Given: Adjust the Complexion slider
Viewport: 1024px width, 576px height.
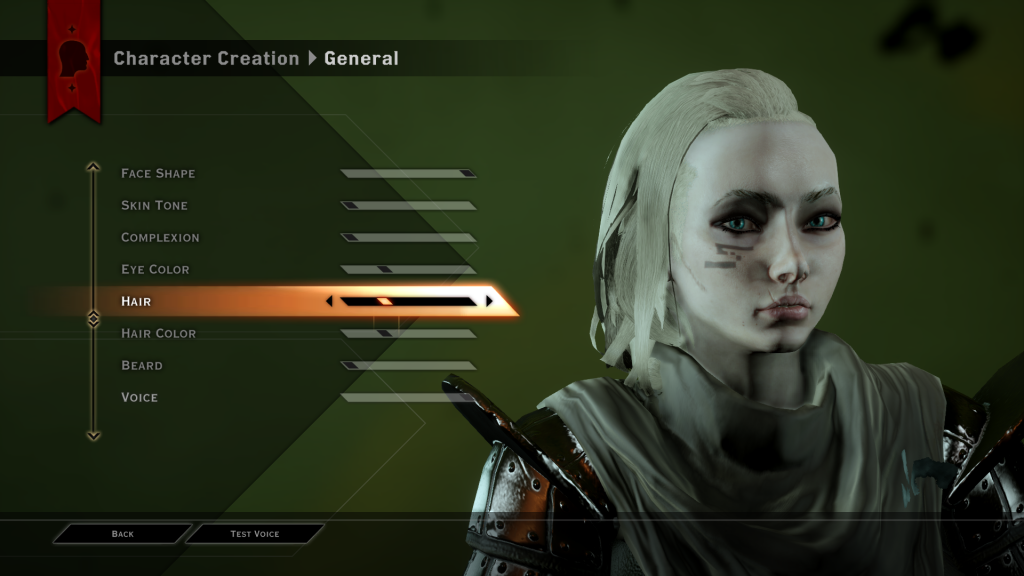Looking at the screenshot, I should coord(408,238).
